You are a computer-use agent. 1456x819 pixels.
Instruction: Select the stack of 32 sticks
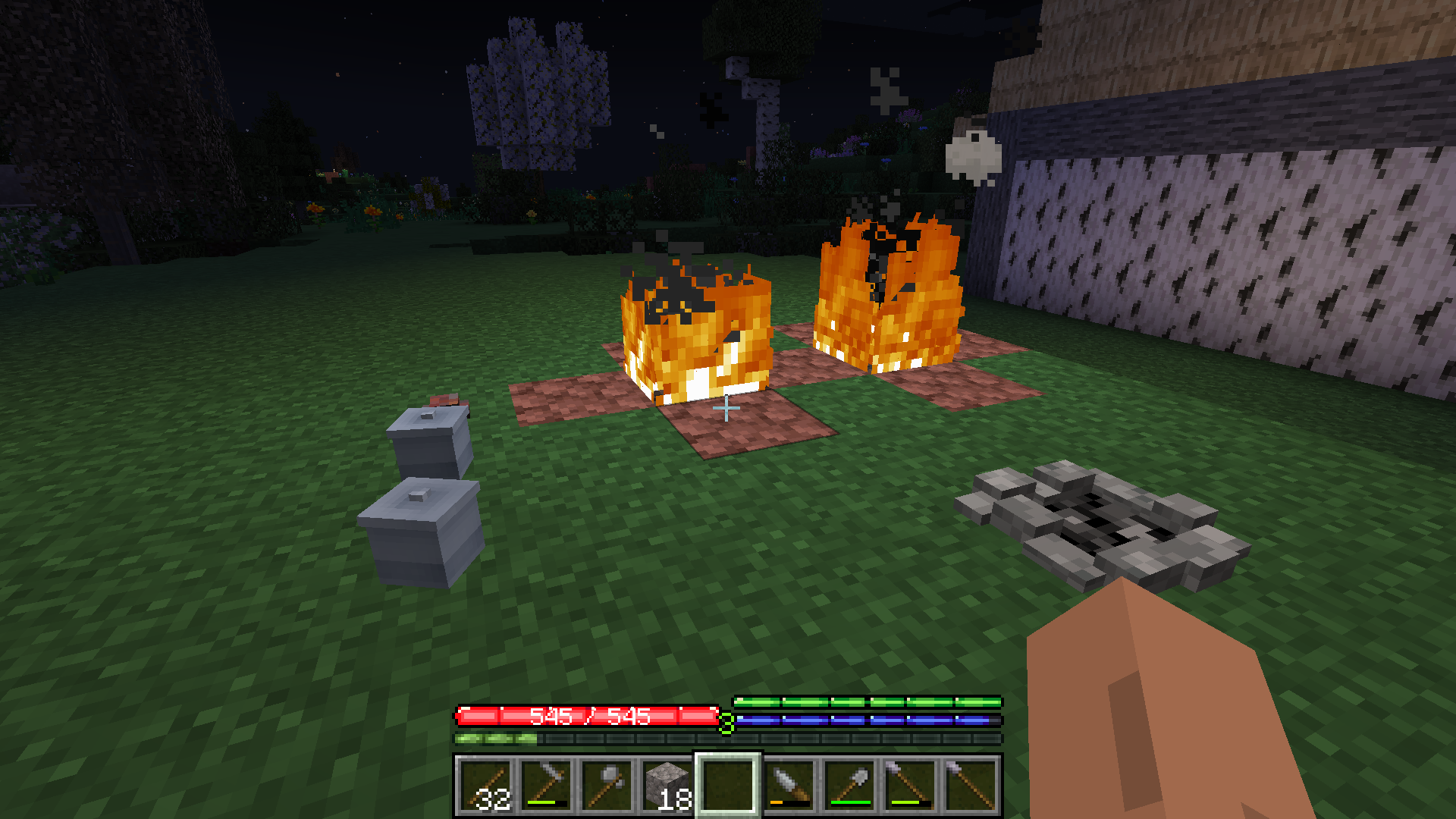[x=485, y=784]
